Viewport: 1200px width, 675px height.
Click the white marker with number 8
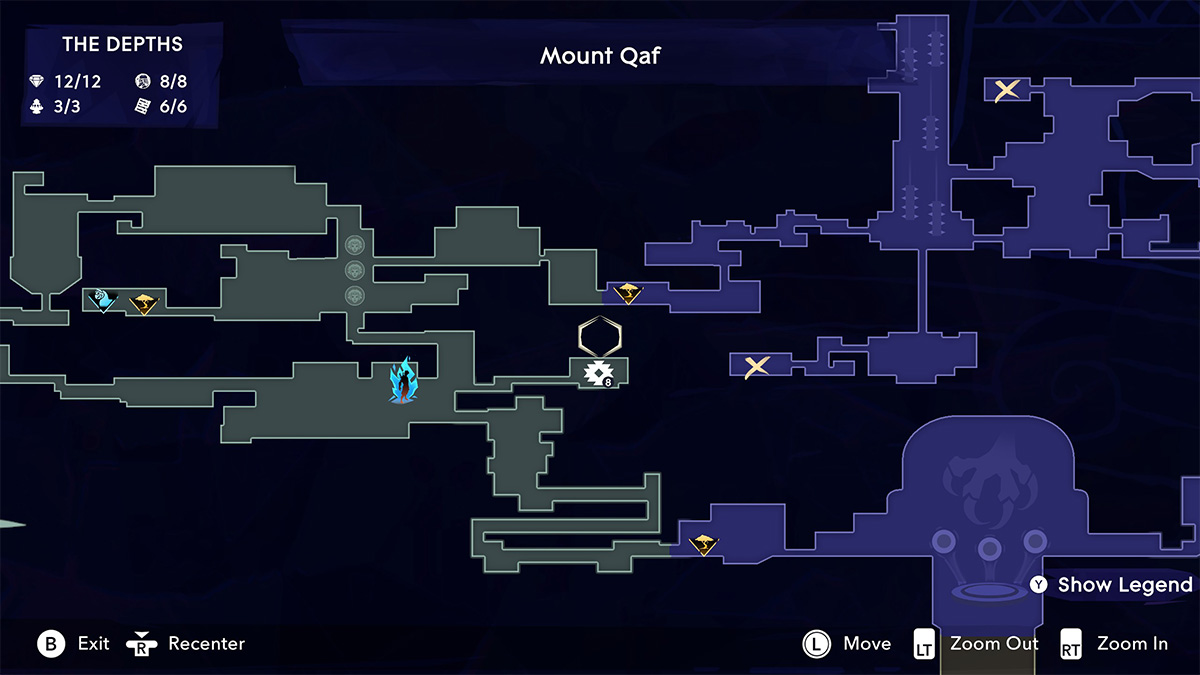pyautogui.click(x=599, y=373)
